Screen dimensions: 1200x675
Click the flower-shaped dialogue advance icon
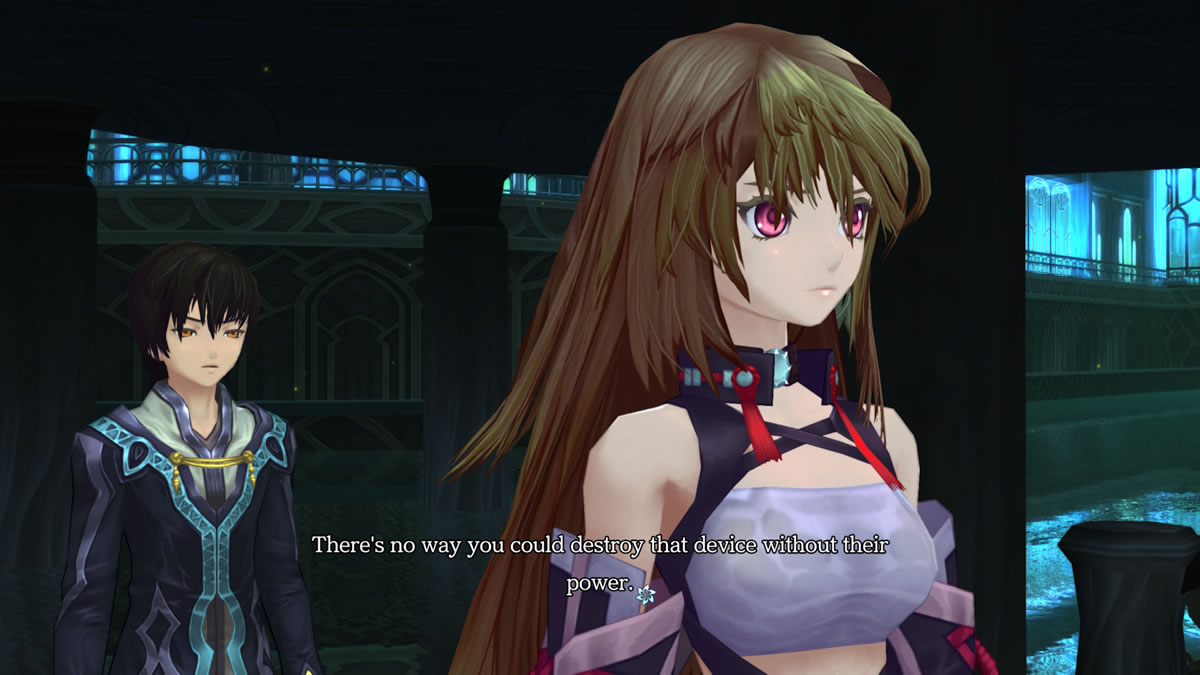coord(645,594)
